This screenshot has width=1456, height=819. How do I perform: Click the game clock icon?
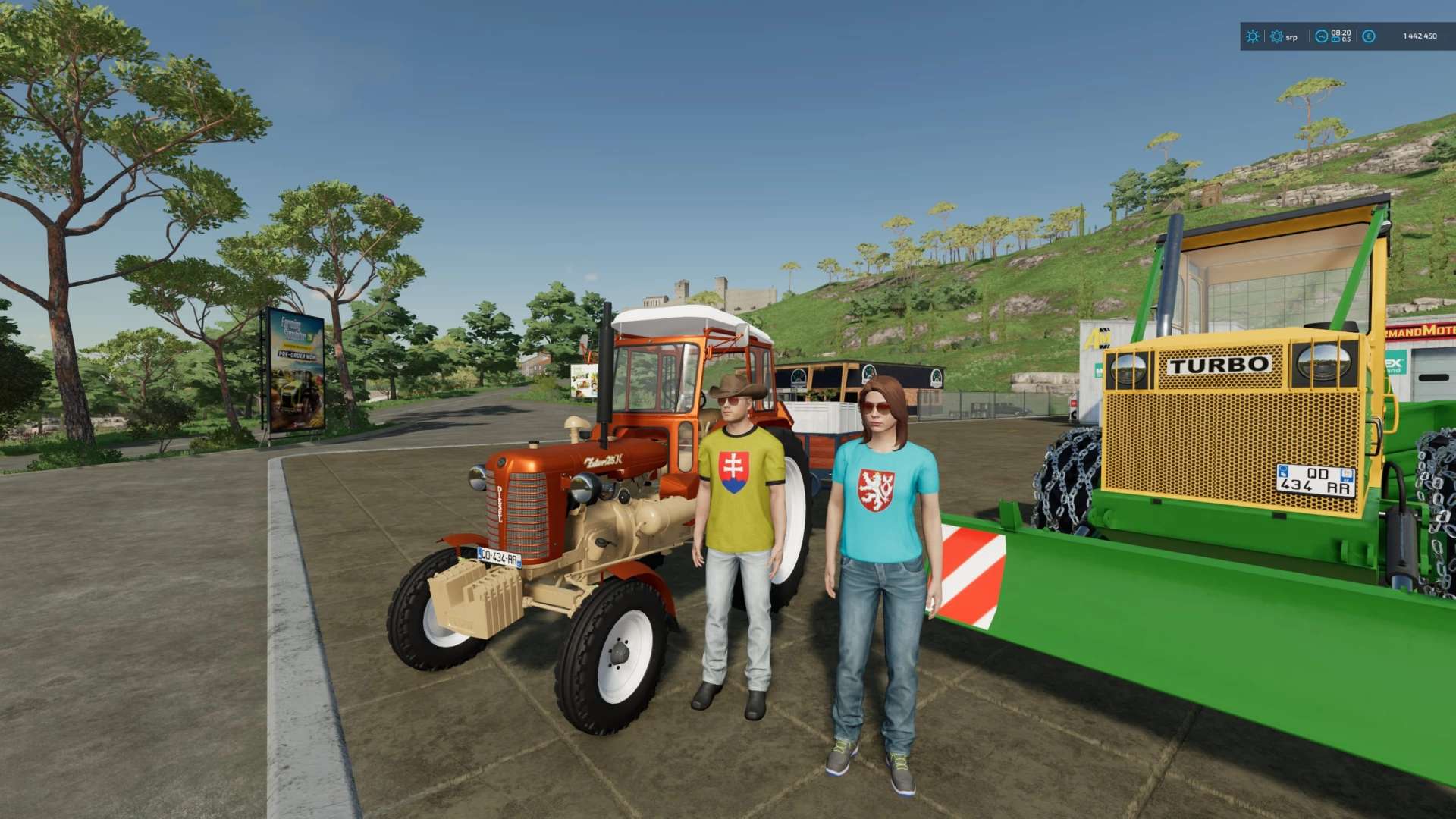pos(1321,36)
